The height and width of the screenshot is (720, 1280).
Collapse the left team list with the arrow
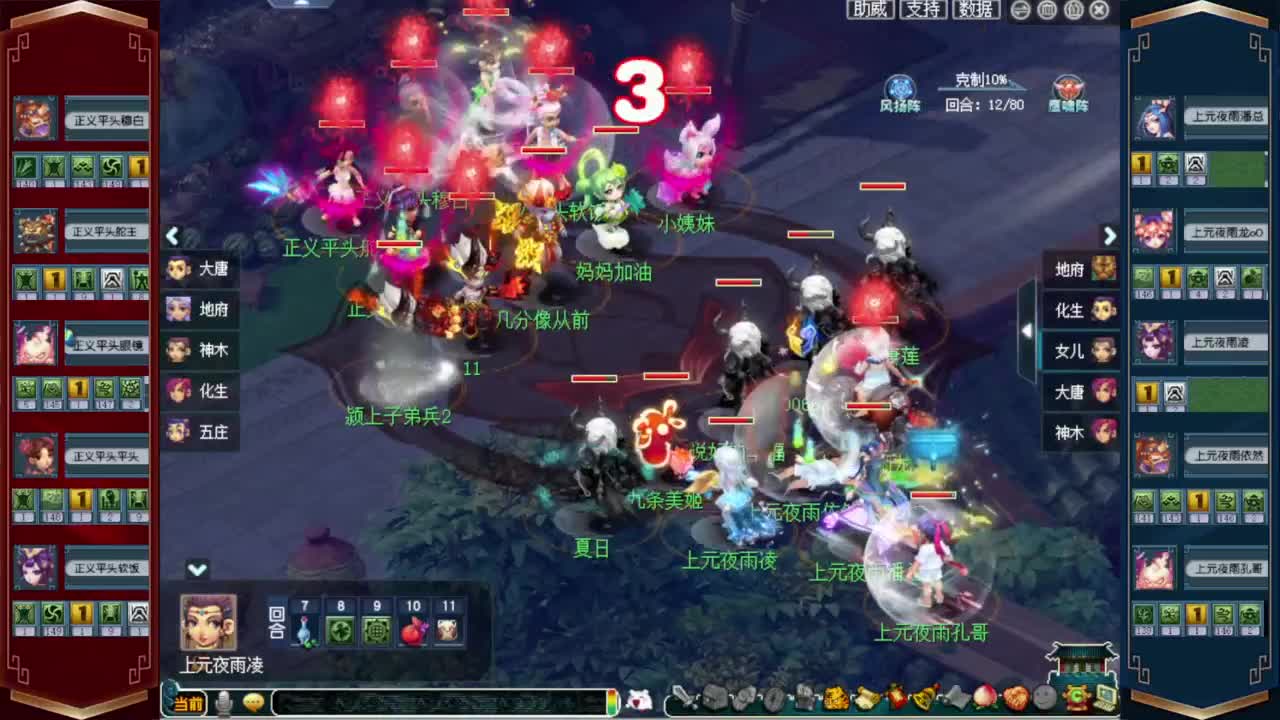coord(173,237)
